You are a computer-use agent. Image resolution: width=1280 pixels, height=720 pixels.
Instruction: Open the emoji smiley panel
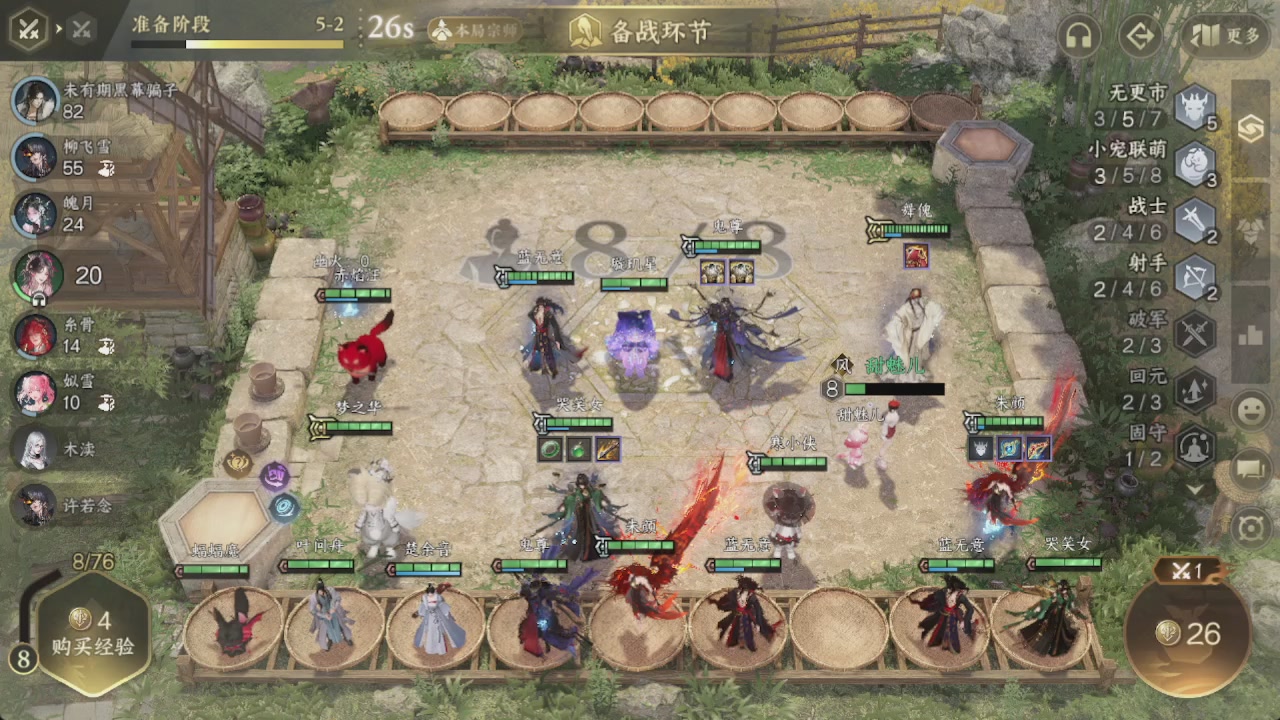point(1251,411)
